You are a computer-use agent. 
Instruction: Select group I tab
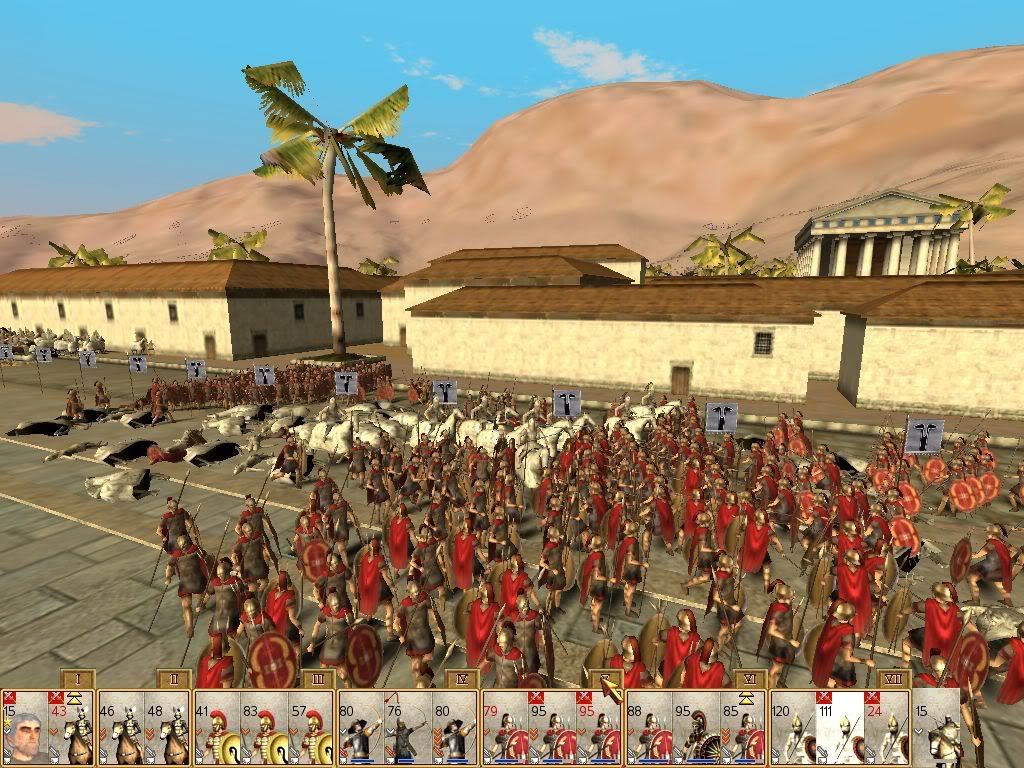click(77, 679)
